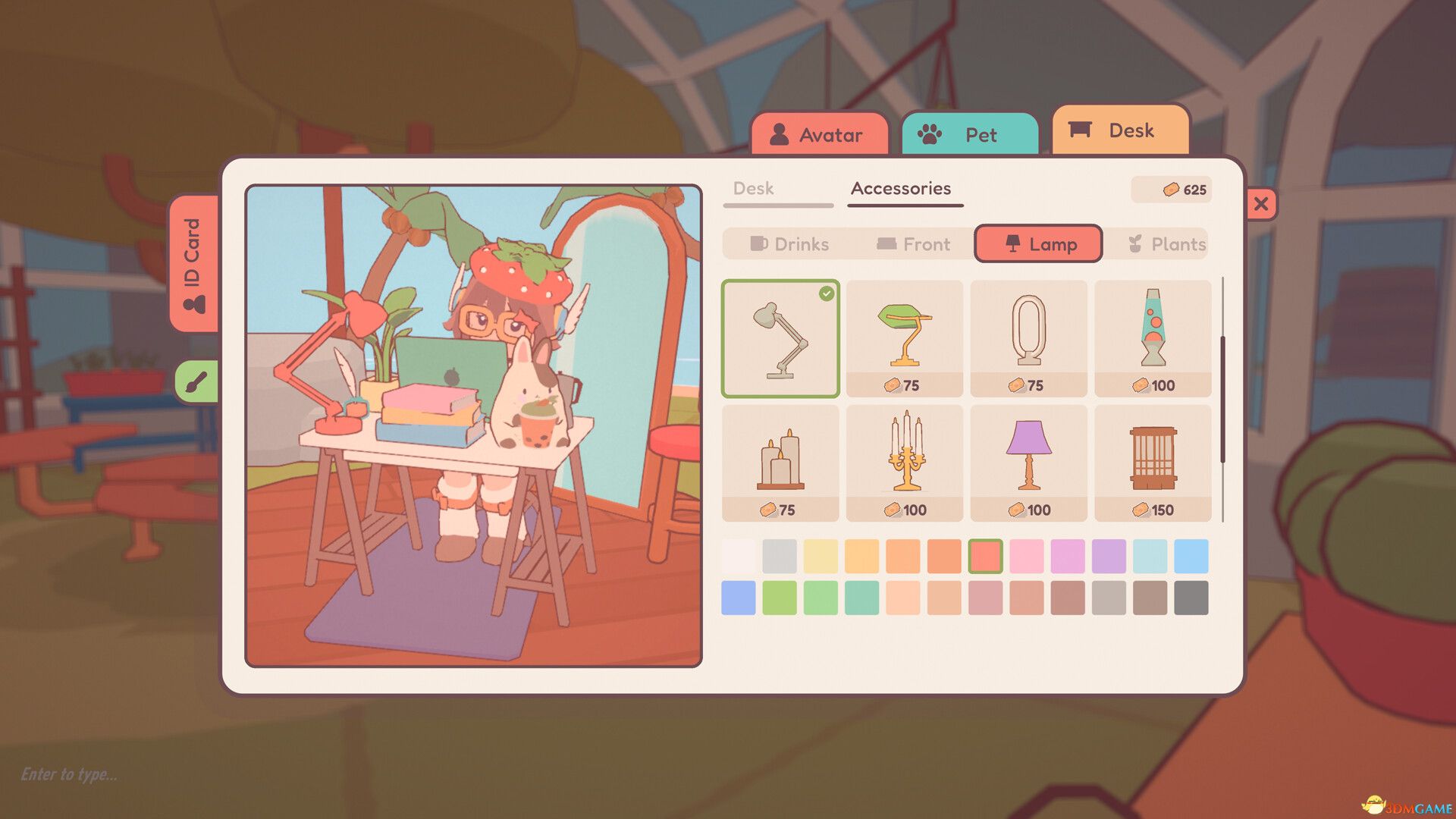Click the person icon on the Avatar tab

[778, 135]
